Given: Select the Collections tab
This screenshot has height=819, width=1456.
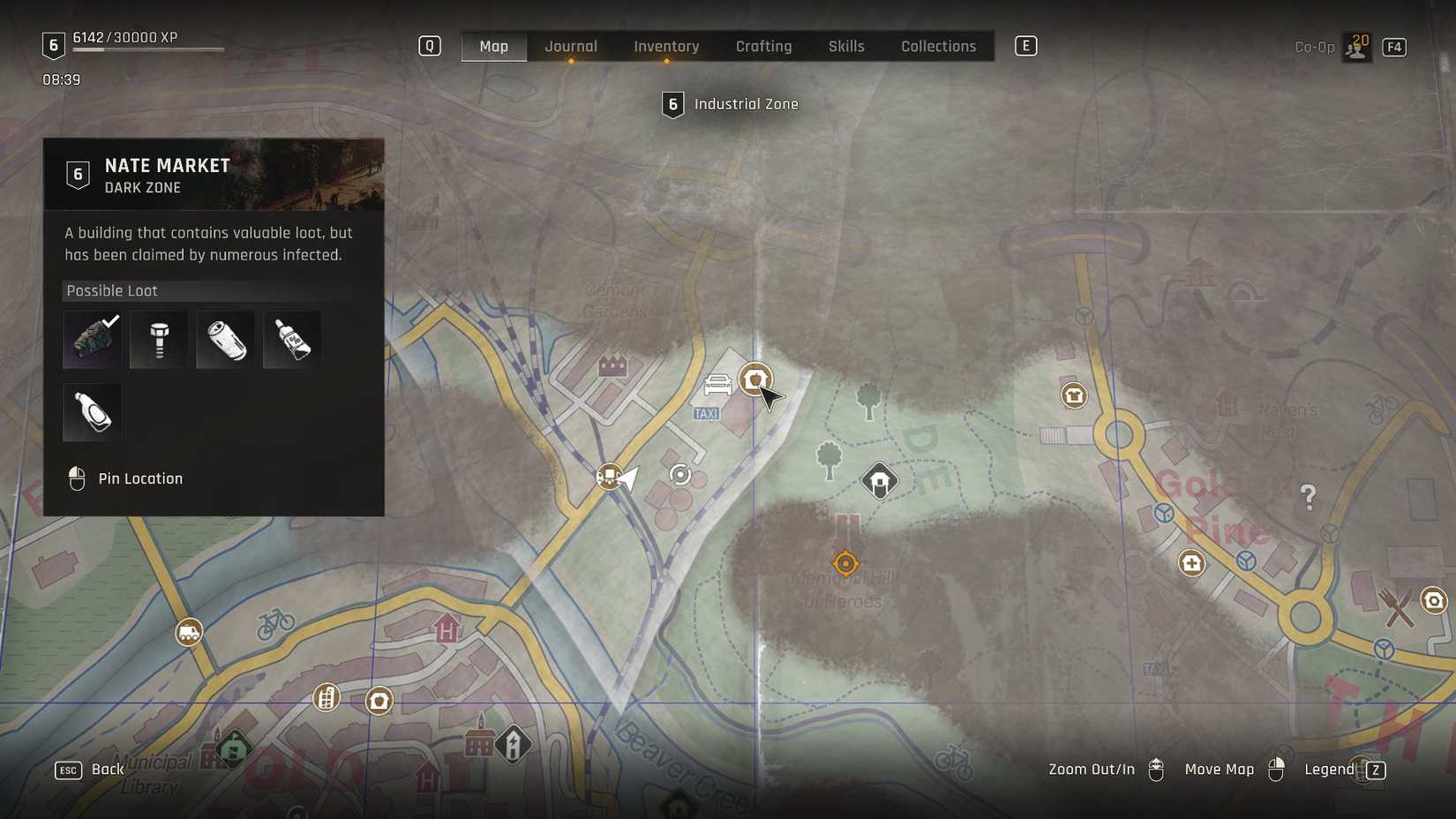Looking at the screenshot, I should click(x=938, y=46).
